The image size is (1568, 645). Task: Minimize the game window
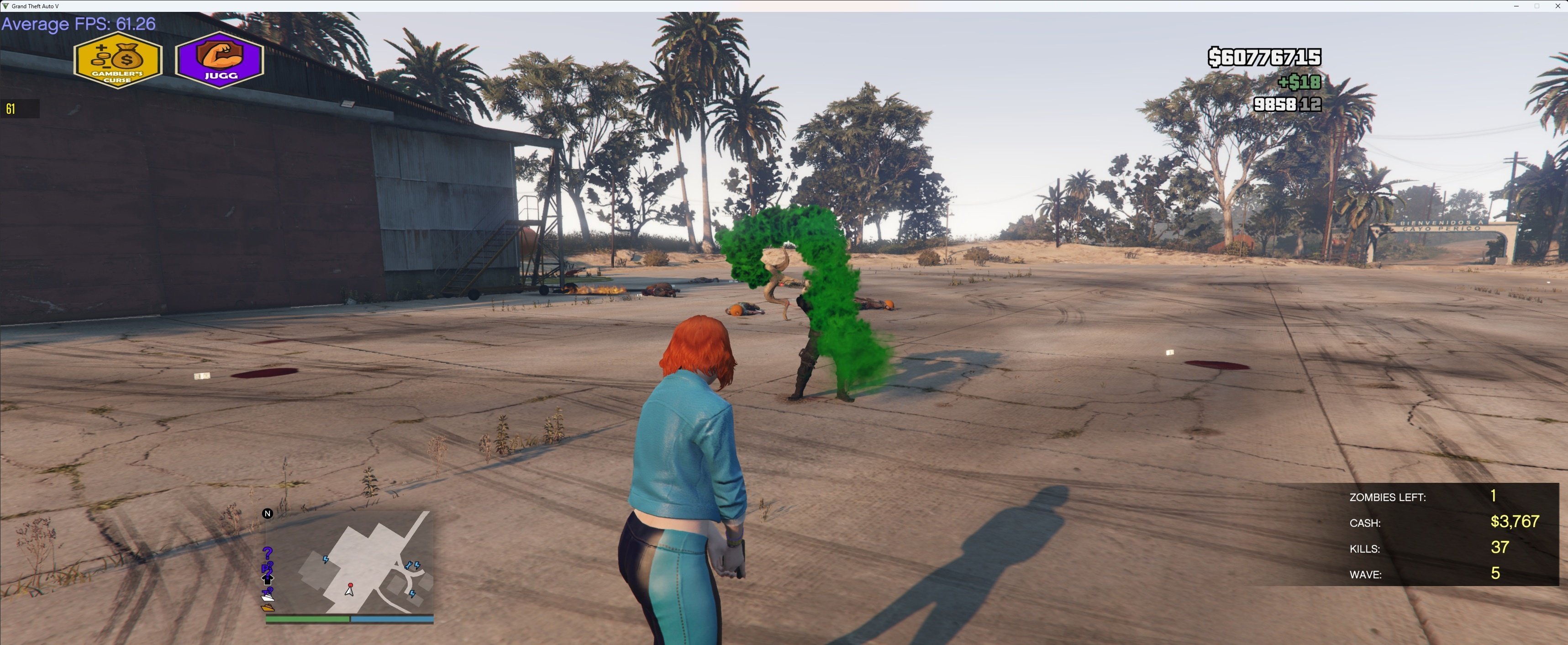(1515, 6)
